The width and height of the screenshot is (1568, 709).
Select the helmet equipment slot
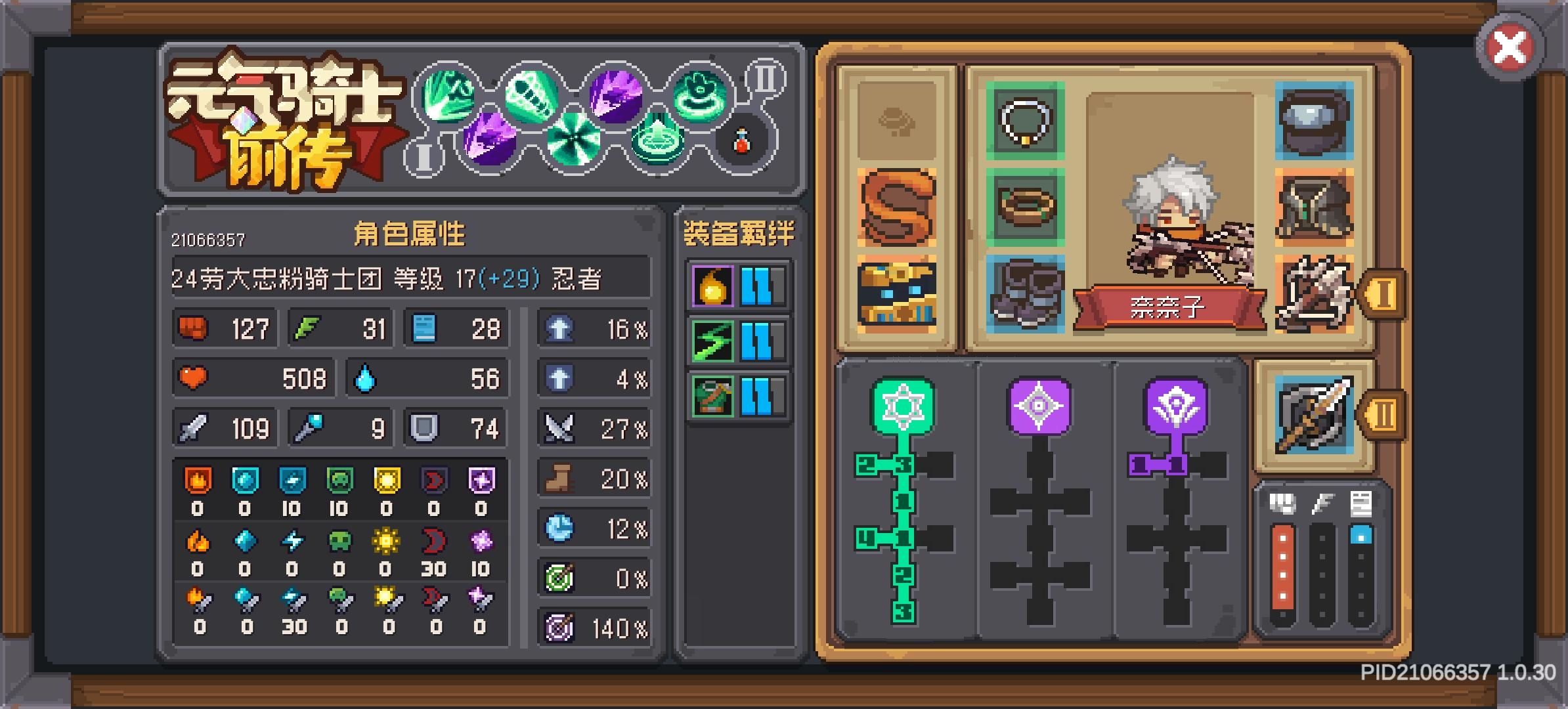tap(1315, 121)
